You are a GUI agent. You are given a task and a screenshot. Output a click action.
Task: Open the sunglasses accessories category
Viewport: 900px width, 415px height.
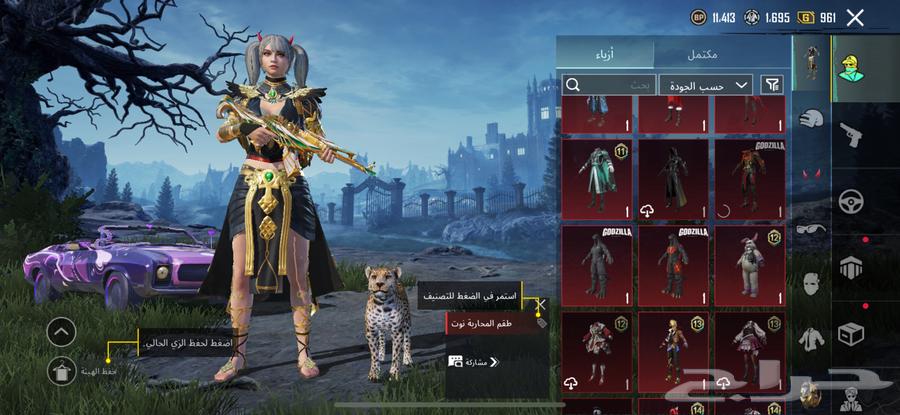coord(810,229)
